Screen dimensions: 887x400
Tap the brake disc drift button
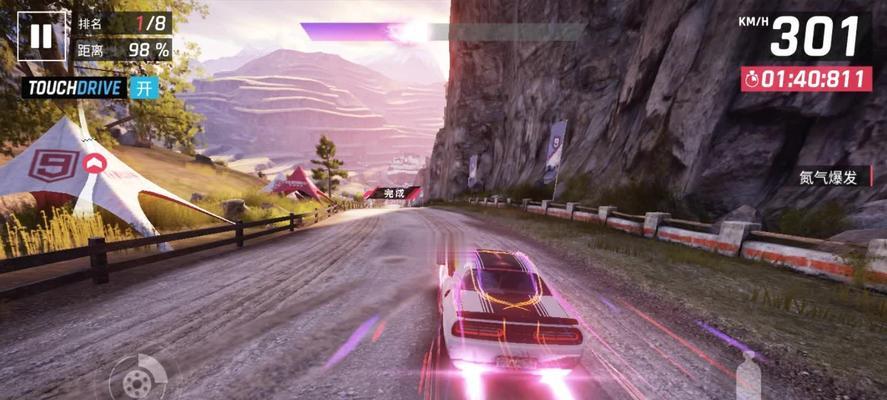(x=132, y=380)
